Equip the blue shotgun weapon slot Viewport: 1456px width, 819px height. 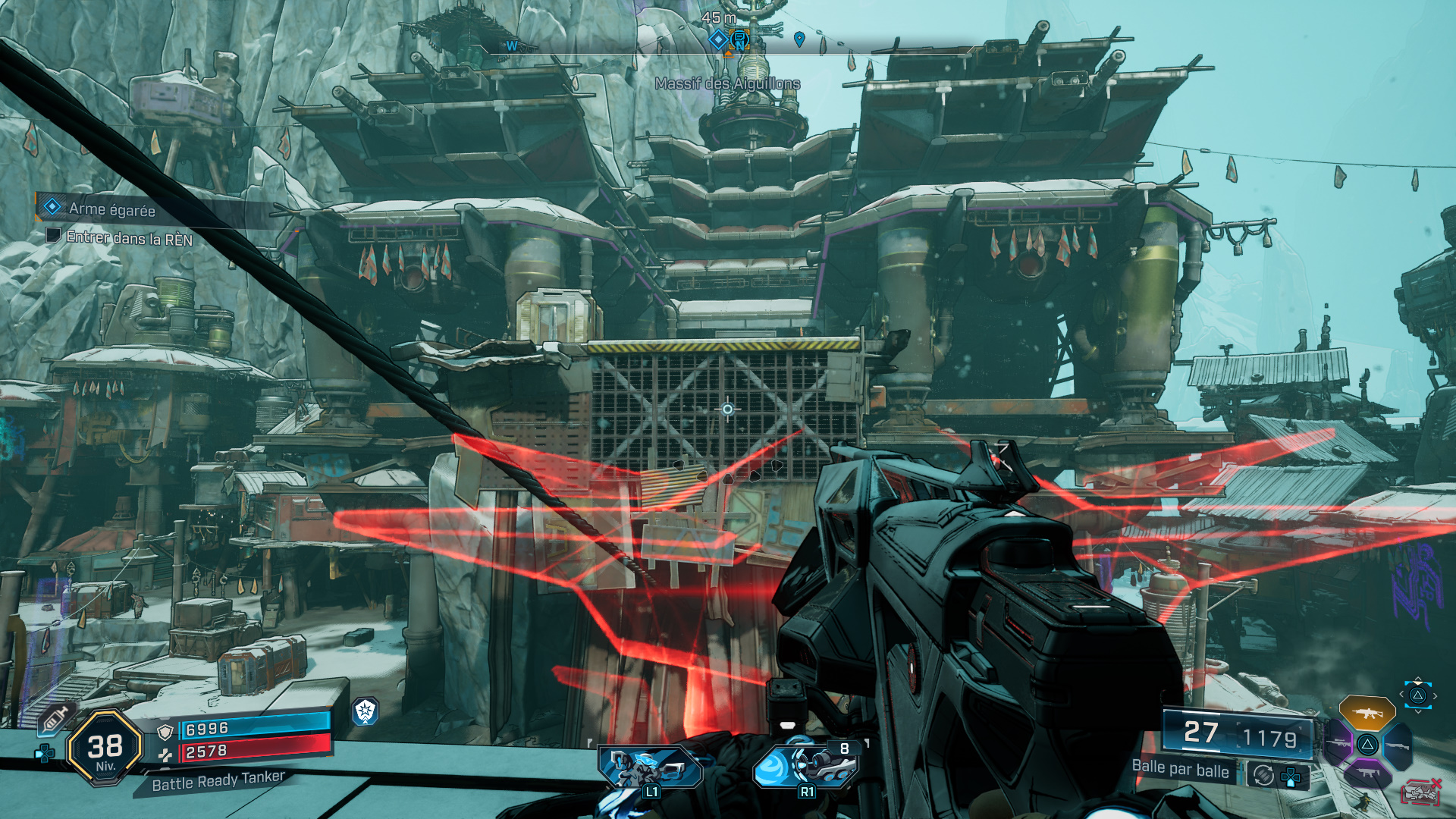(1397, 745)
